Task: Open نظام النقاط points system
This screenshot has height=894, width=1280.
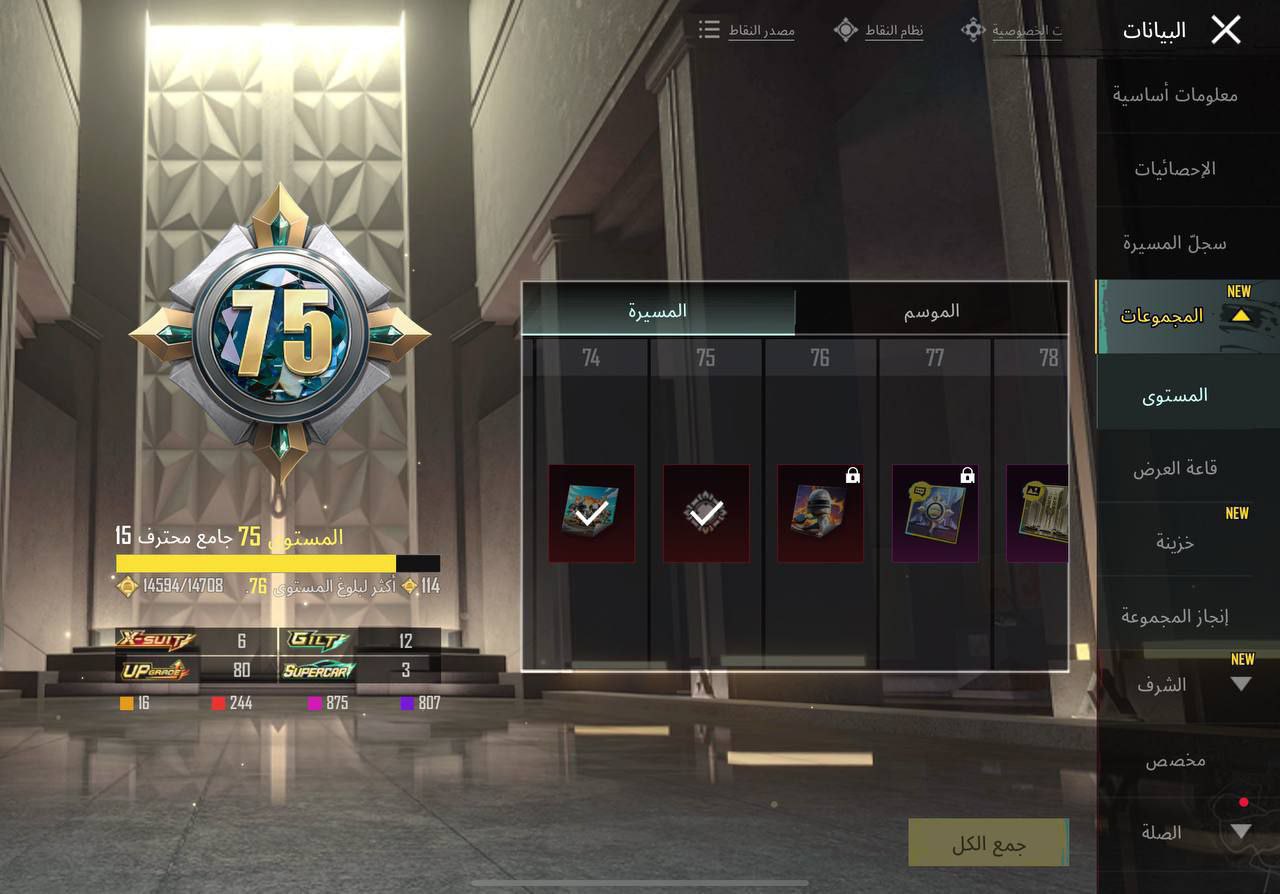Action: (x=879, y=30)
